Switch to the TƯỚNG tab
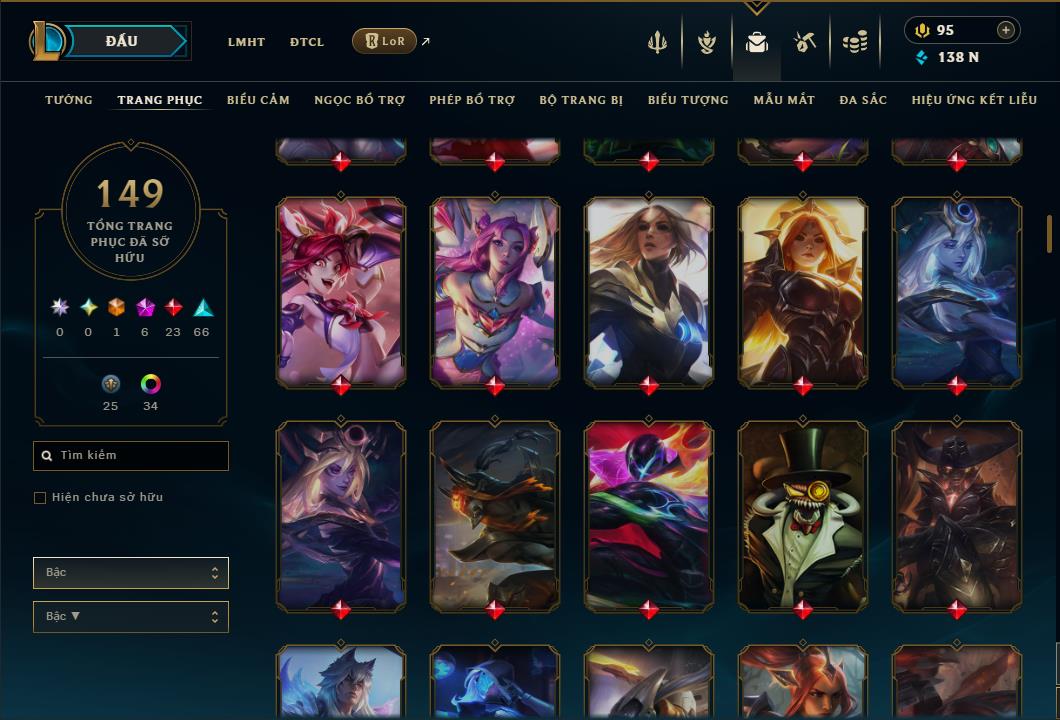Image resolution: width=1060 pixels, height=720 pixels. coord(69,100)
